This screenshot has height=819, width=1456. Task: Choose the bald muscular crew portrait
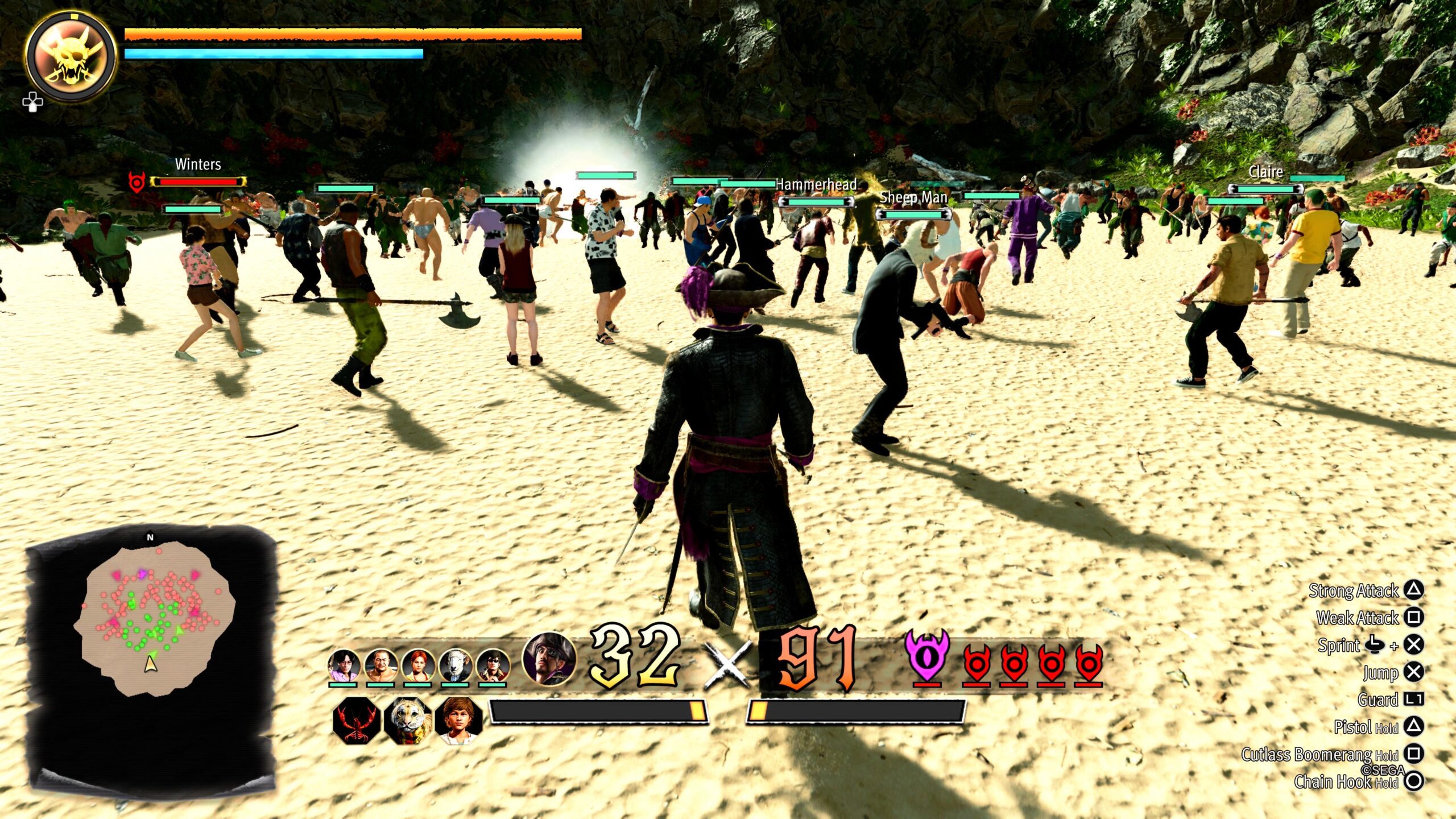click(x=380, y=665)
